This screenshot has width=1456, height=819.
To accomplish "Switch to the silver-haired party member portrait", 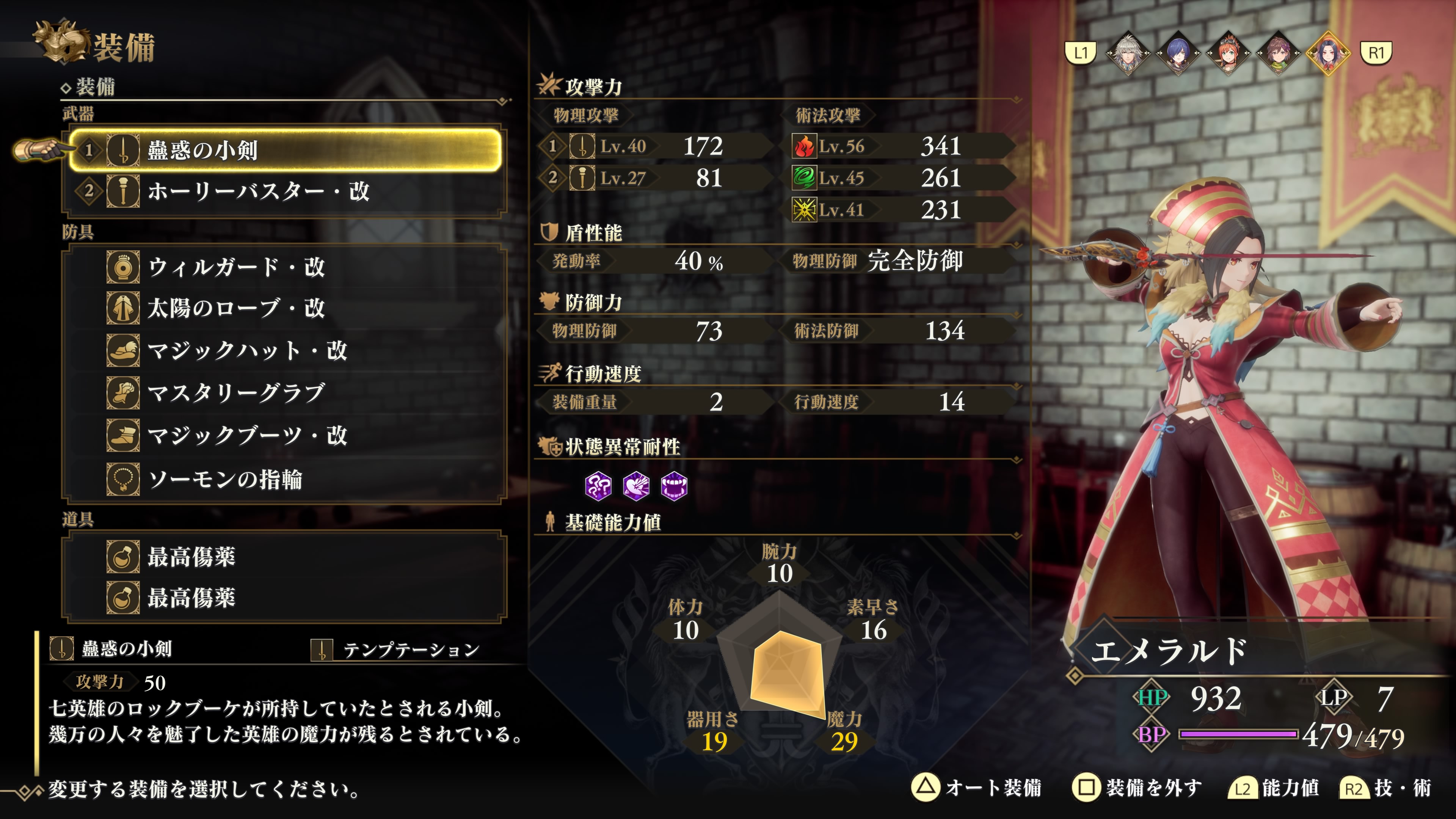I will [x=1128, y=53].
